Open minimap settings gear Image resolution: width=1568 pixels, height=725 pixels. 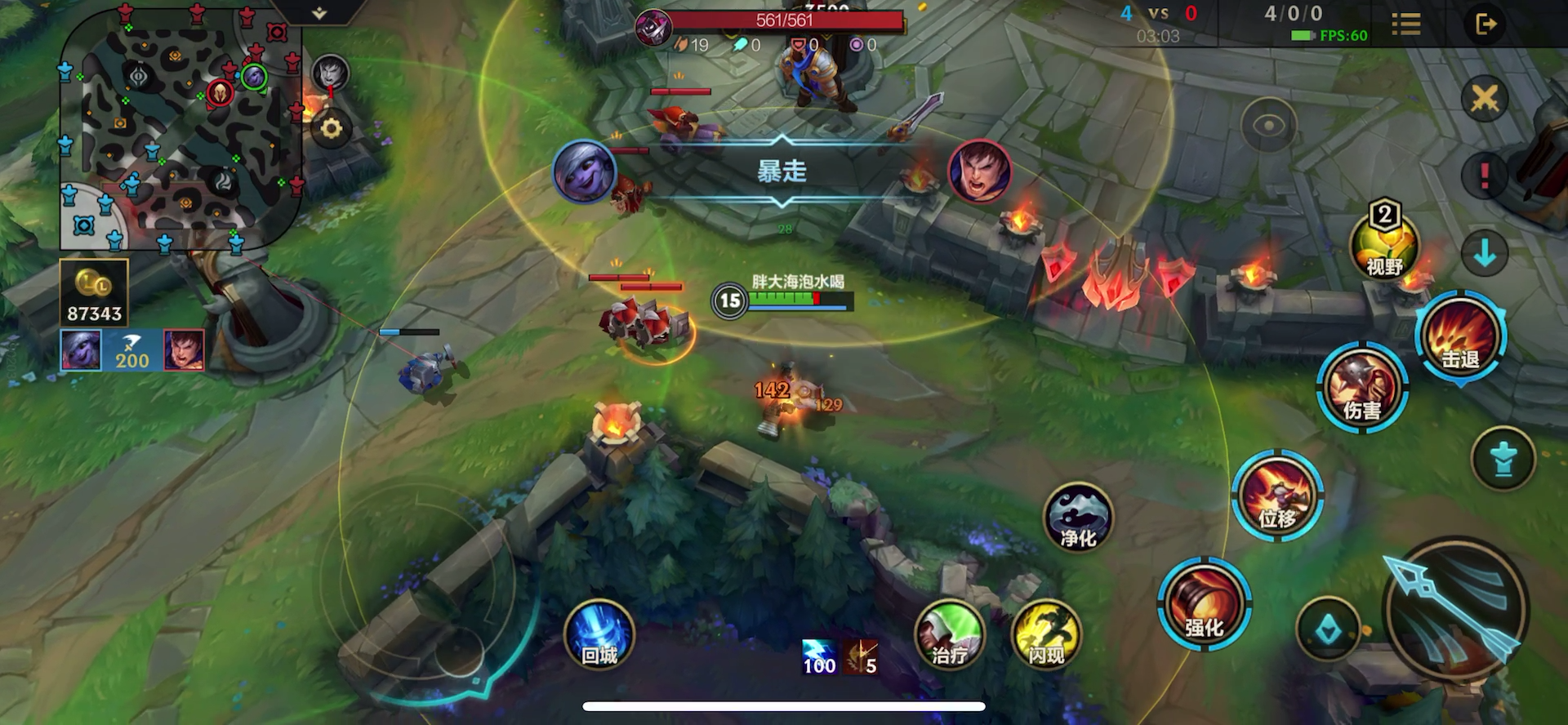(x=332, y=128)
